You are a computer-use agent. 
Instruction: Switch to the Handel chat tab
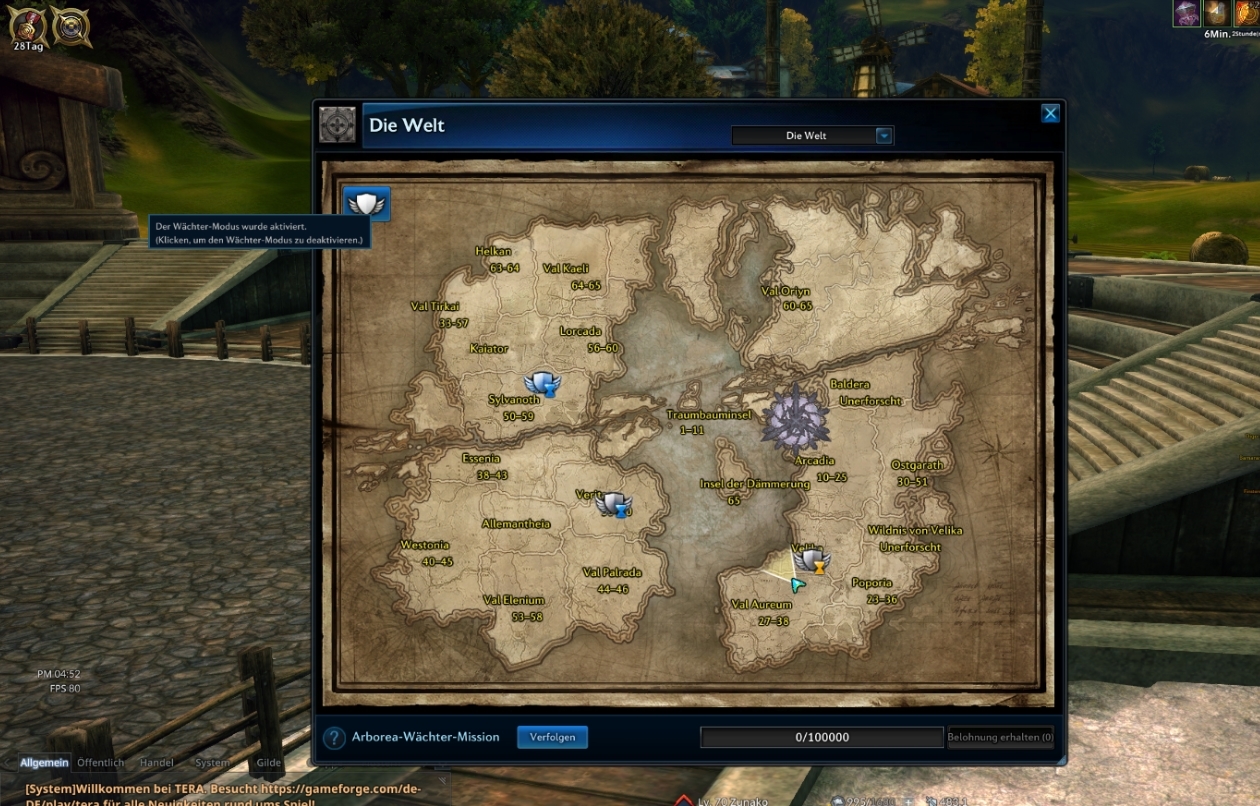click(x=156, y=763)
